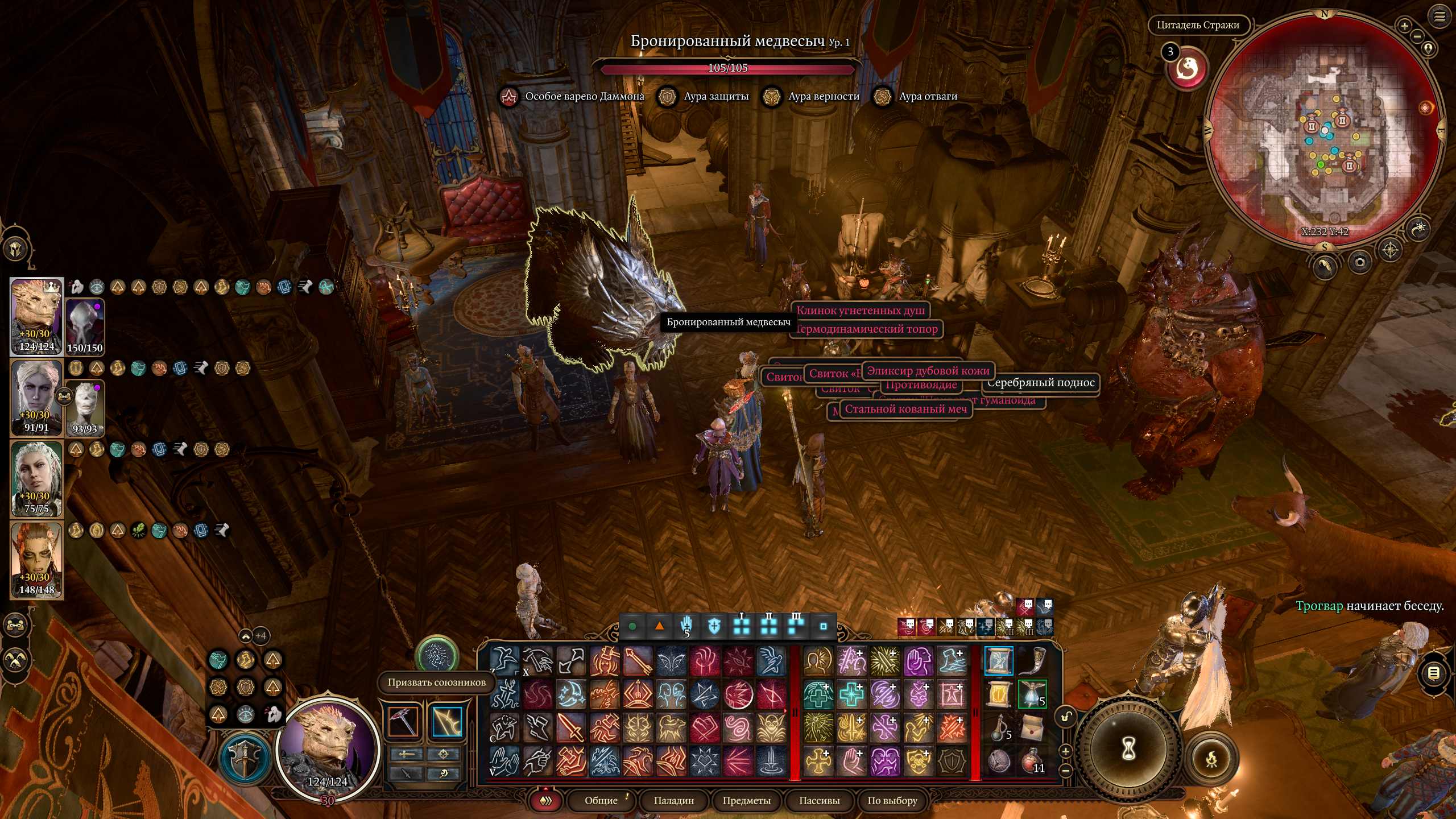Equip the glowing bow ranged weapon slot
The height and width of the screenshot is (819, 1456).
[446, 722]
